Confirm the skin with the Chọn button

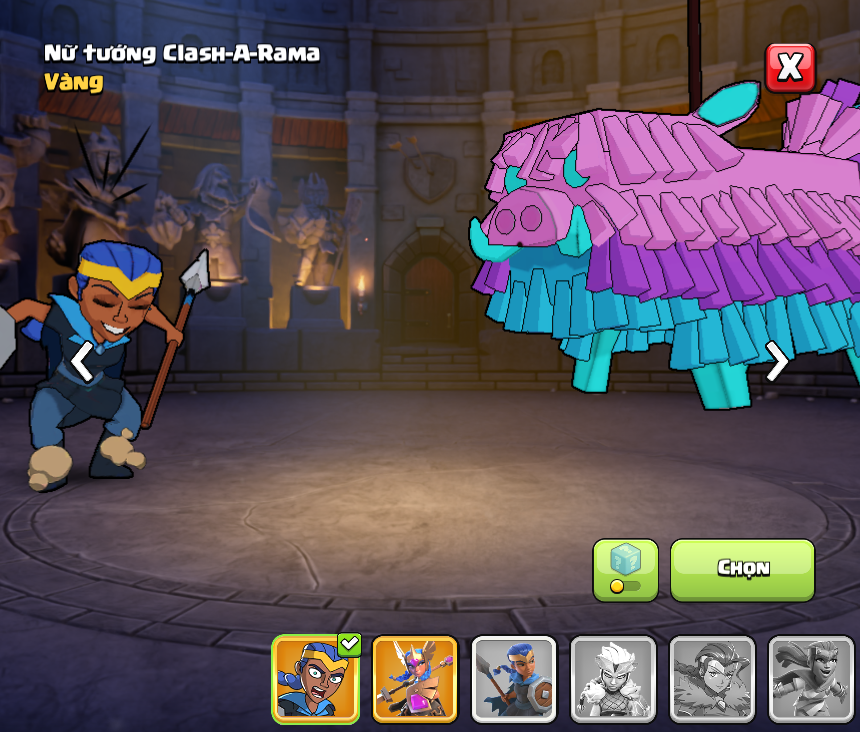click(742, 569)
